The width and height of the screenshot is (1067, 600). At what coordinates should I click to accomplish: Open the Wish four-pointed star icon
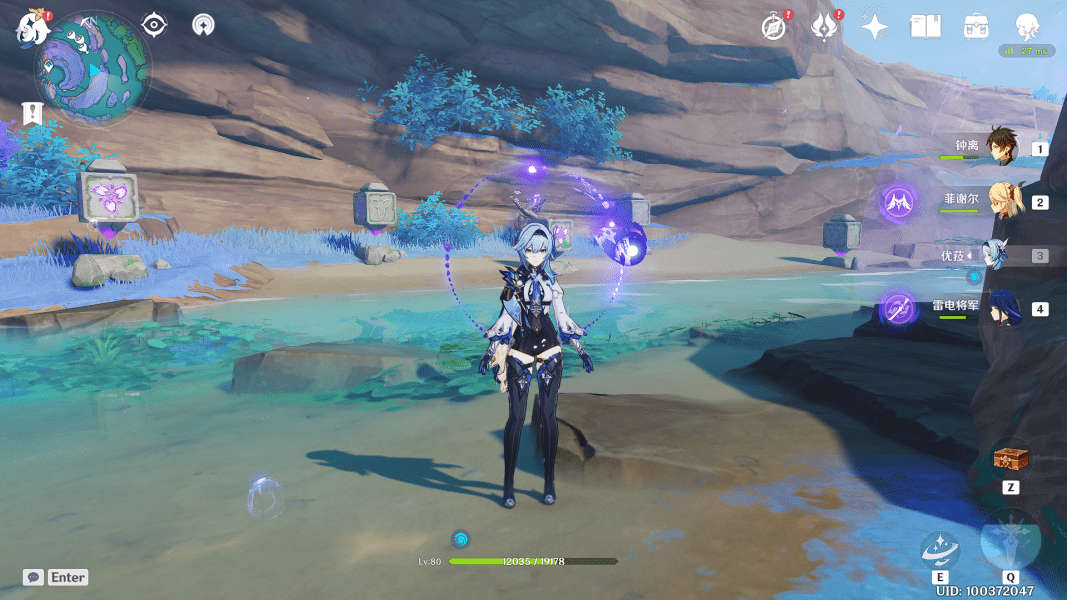875,27
